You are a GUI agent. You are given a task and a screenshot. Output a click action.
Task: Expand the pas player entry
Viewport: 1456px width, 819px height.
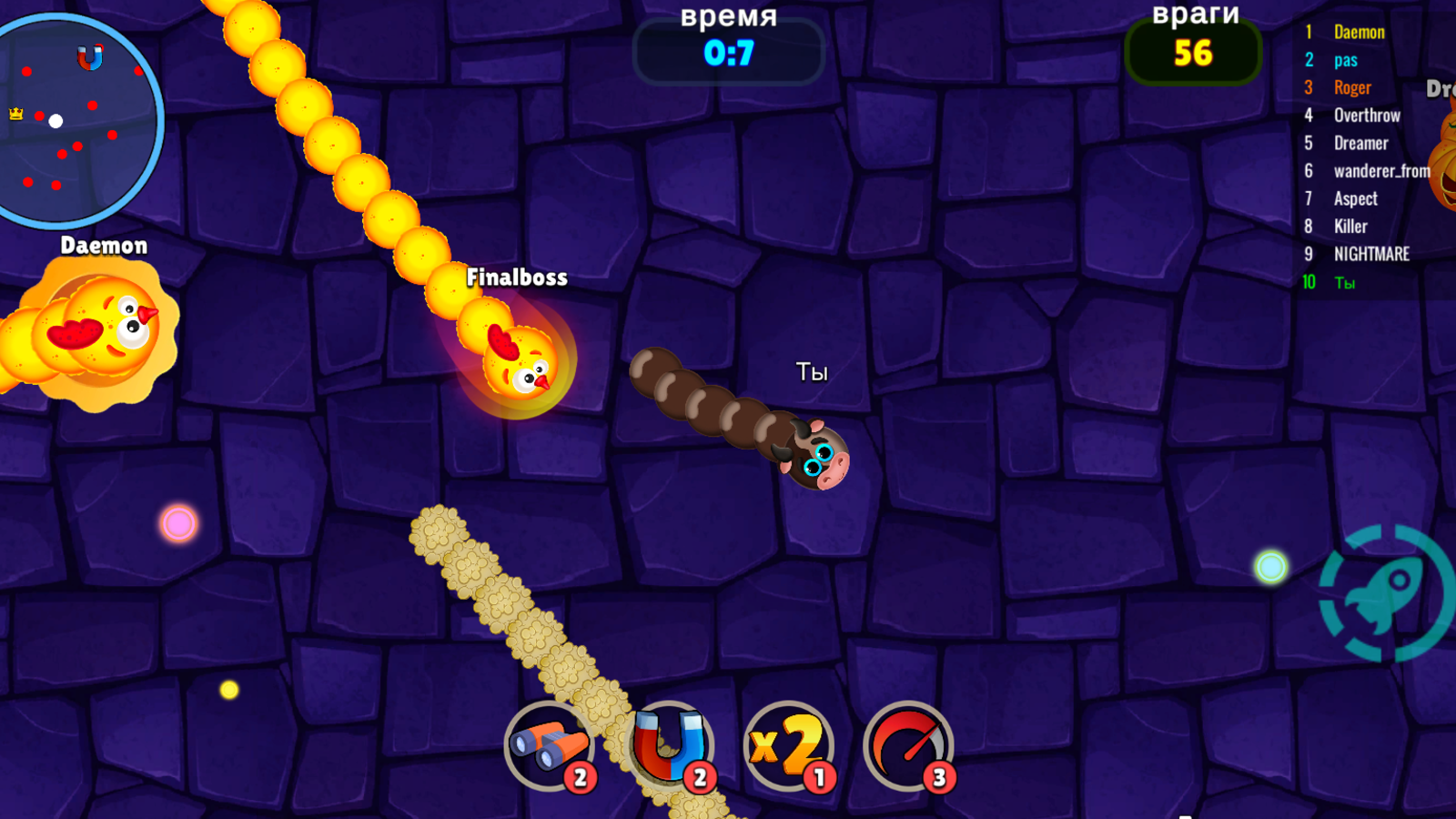point(1347,59)
